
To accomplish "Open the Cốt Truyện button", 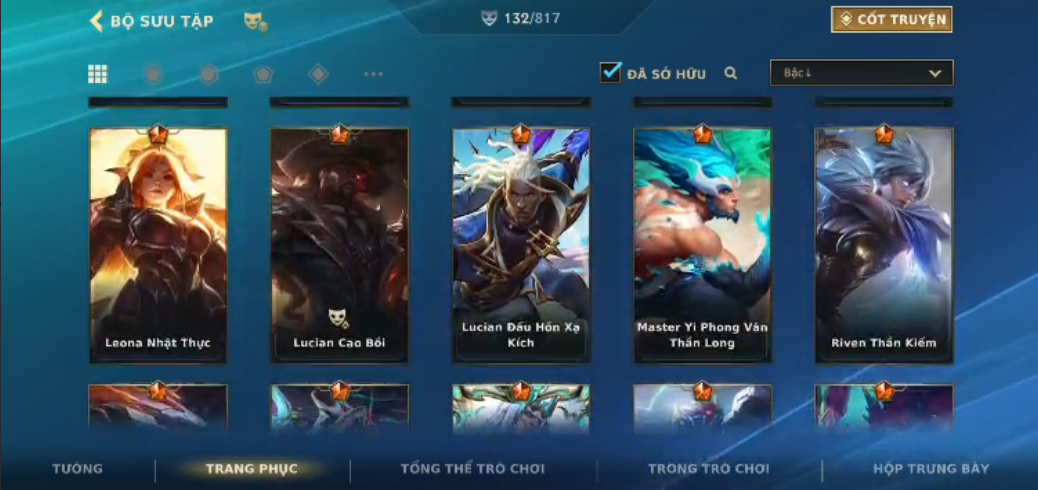I will tap(891, 20).
